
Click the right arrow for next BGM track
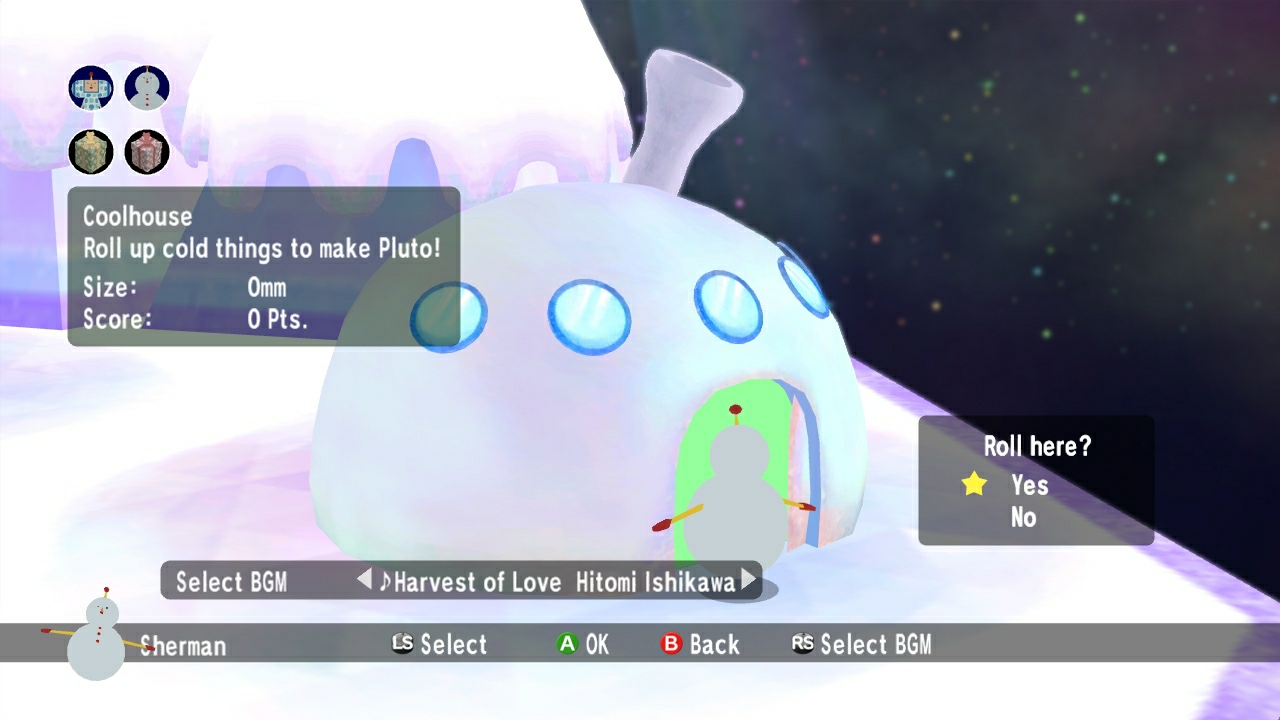point(749,580)
